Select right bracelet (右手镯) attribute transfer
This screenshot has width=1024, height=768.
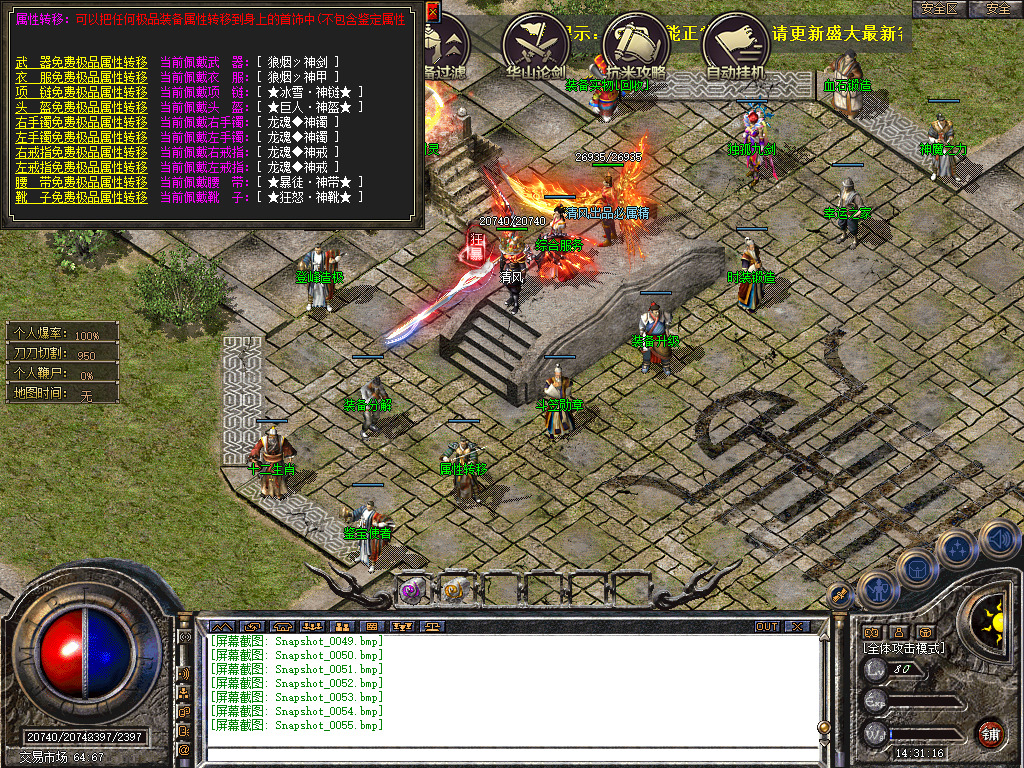click(x=81, y=122)
